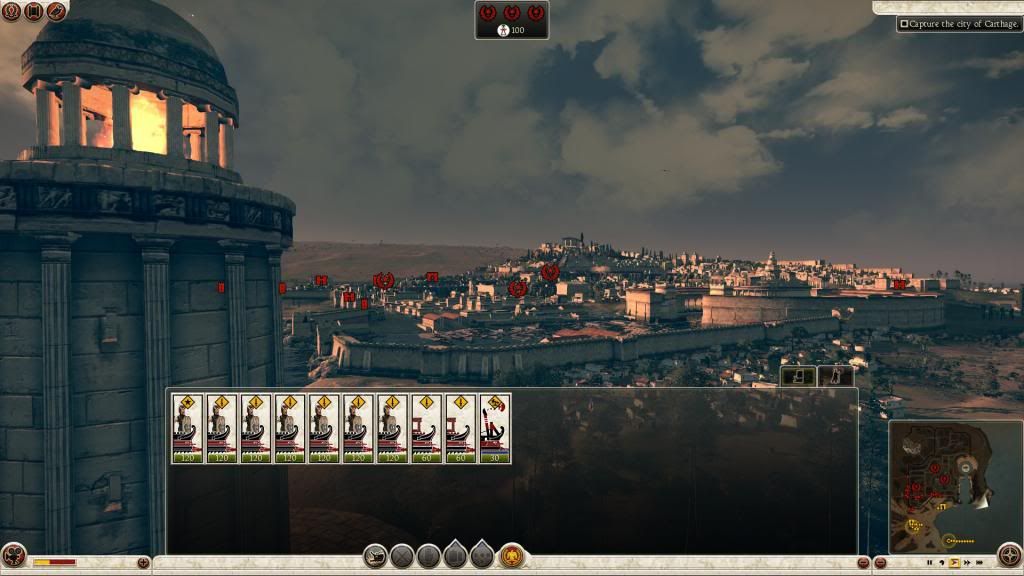This screenshot has height=576, width=1024.
Task: Set battle speed to fast forward
Action: (966, 563)
